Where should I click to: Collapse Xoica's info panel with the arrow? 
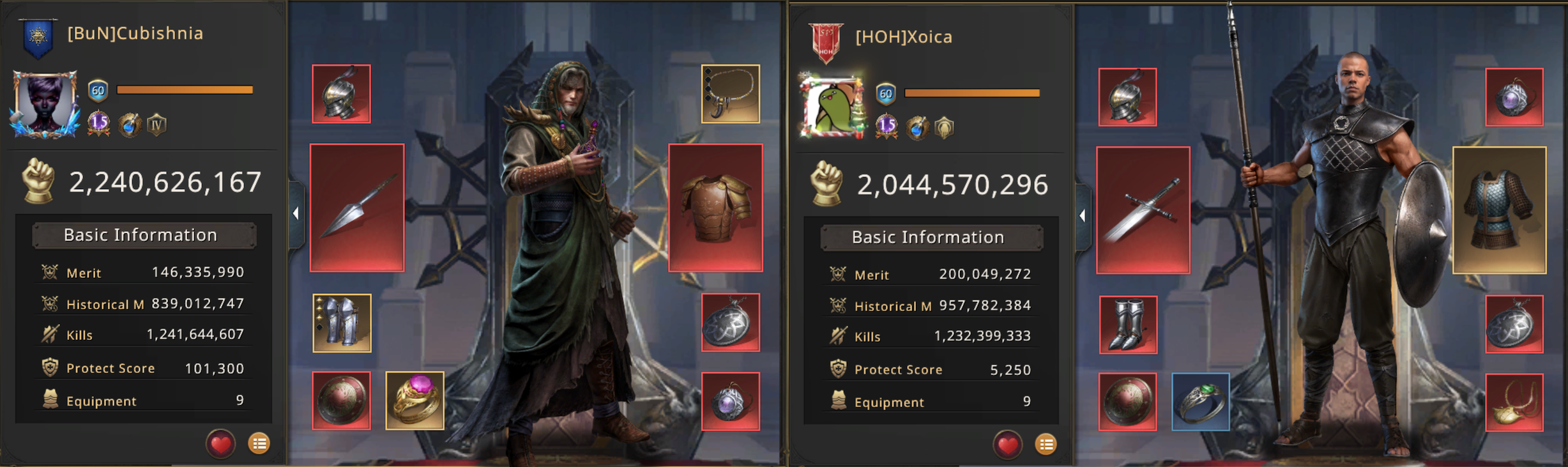(x=1082, y=216)
